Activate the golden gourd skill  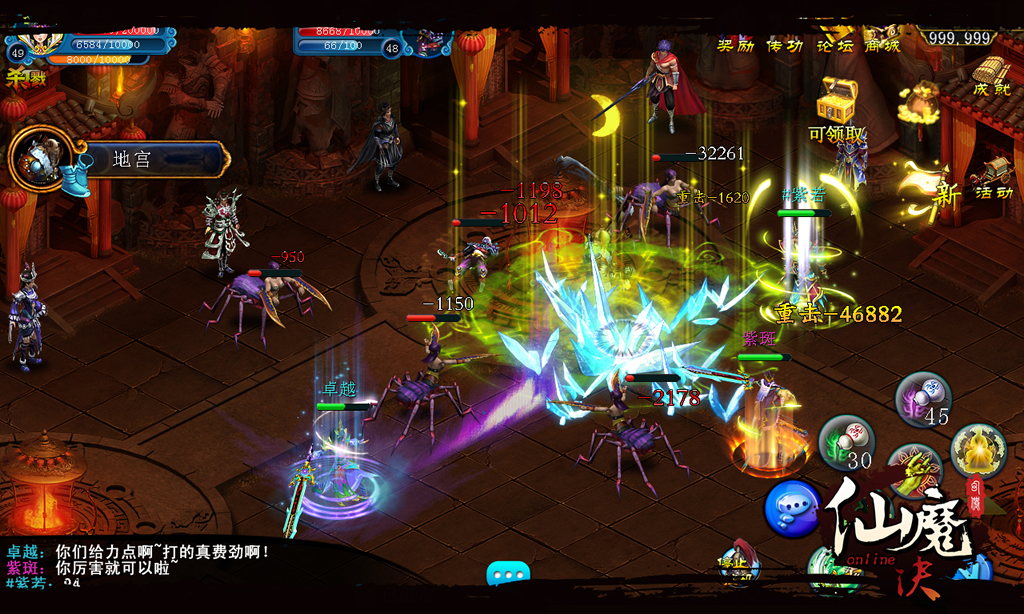[977, 449]
